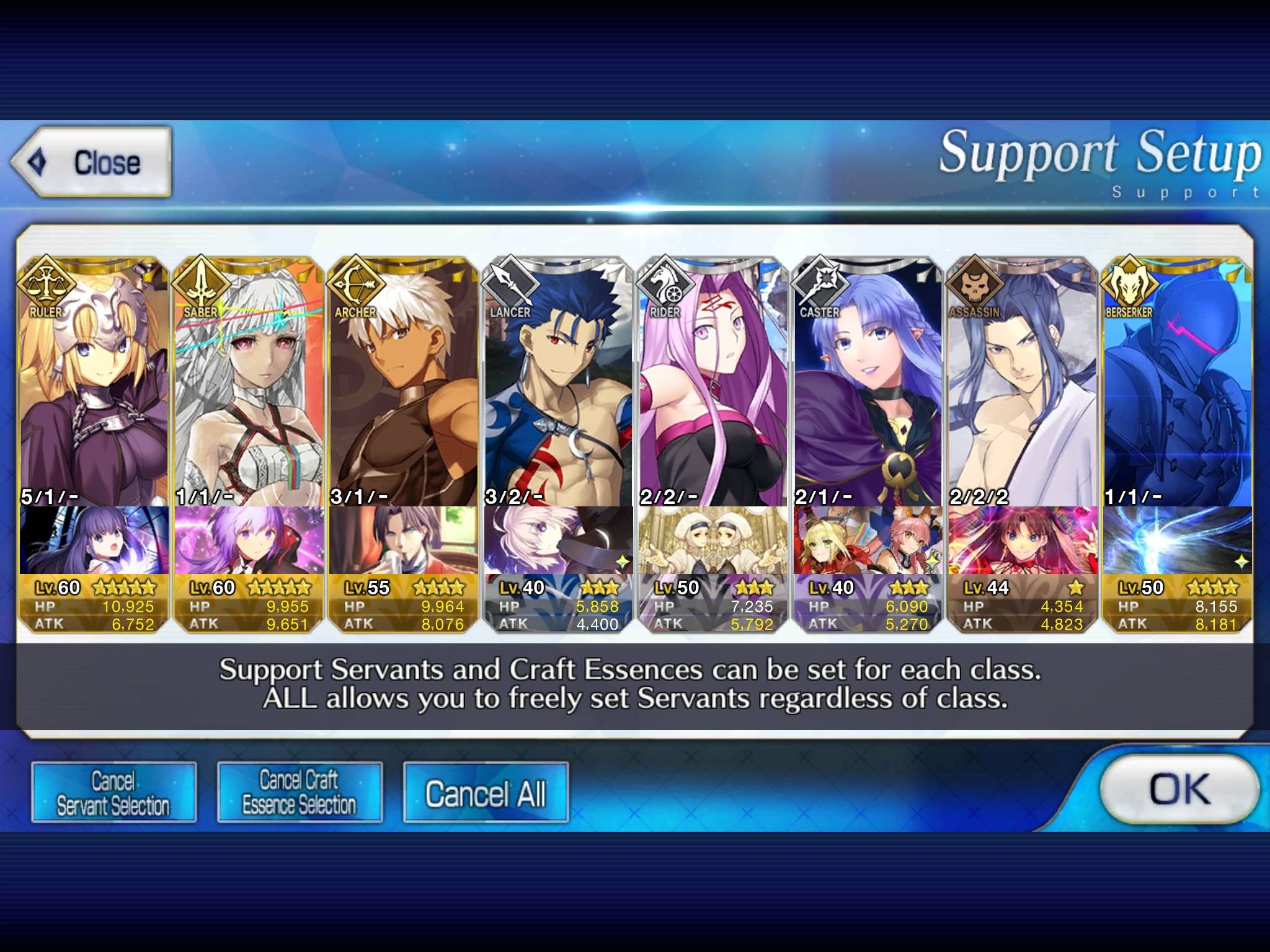Swap the Lancer slot's craft essence
This screenshot has height=952, width=1270.
558,540
